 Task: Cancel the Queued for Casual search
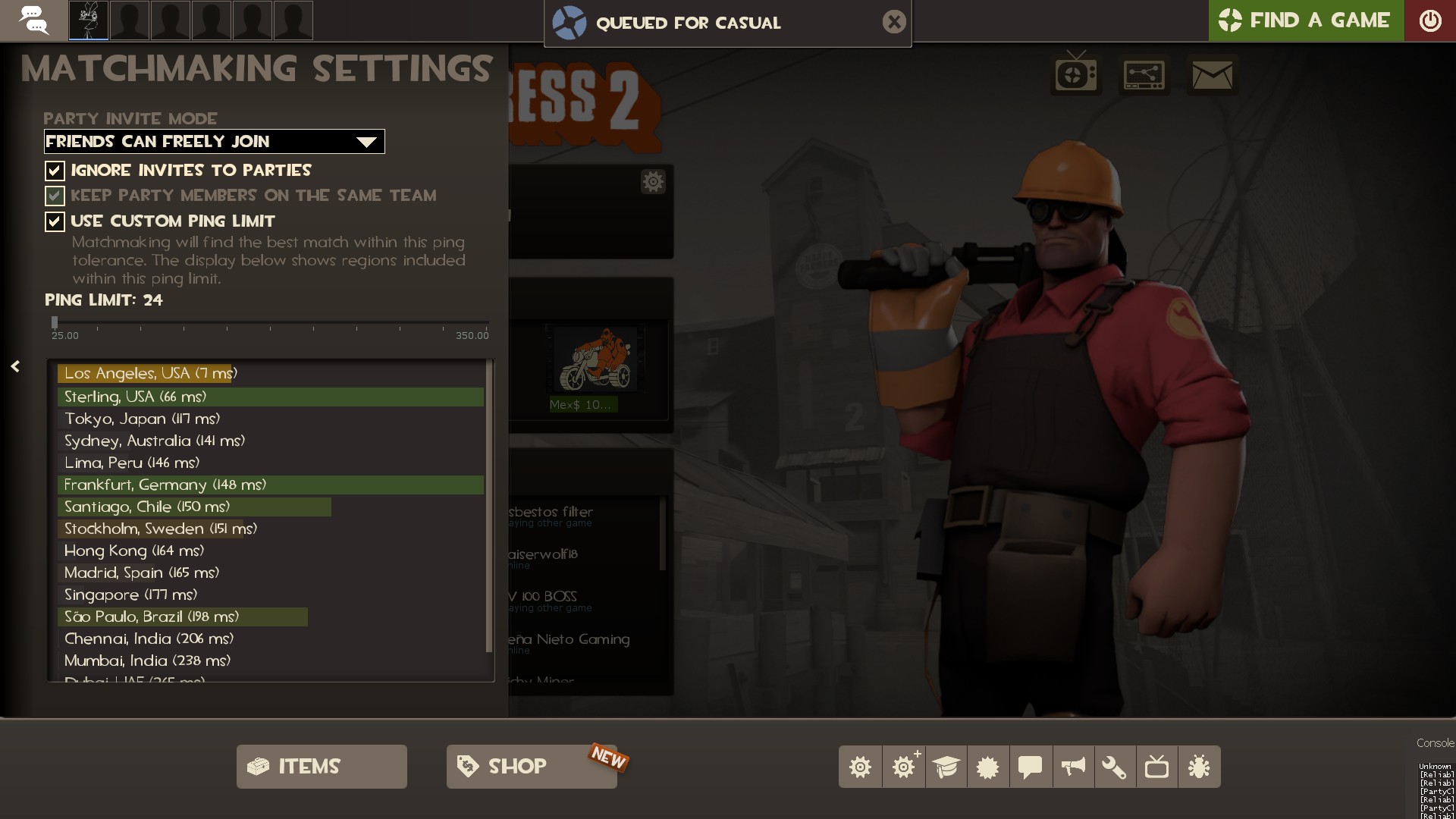[894, 22]
